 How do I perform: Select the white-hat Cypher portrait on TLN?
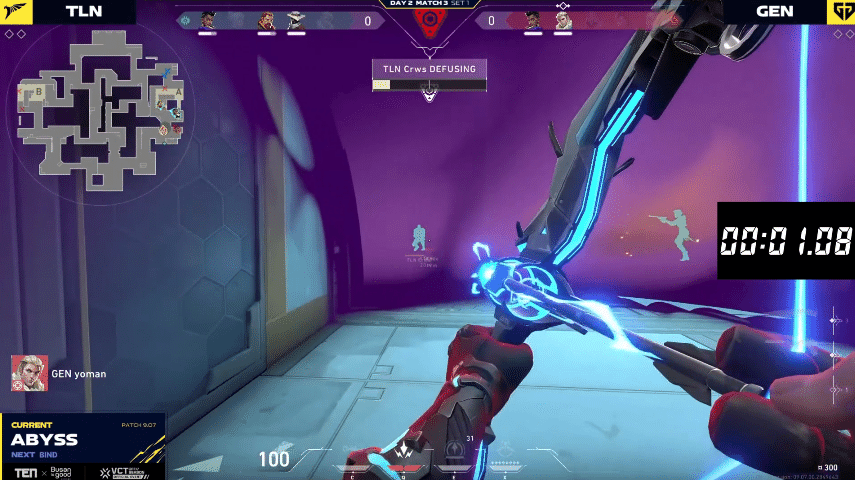coord(297,20)
